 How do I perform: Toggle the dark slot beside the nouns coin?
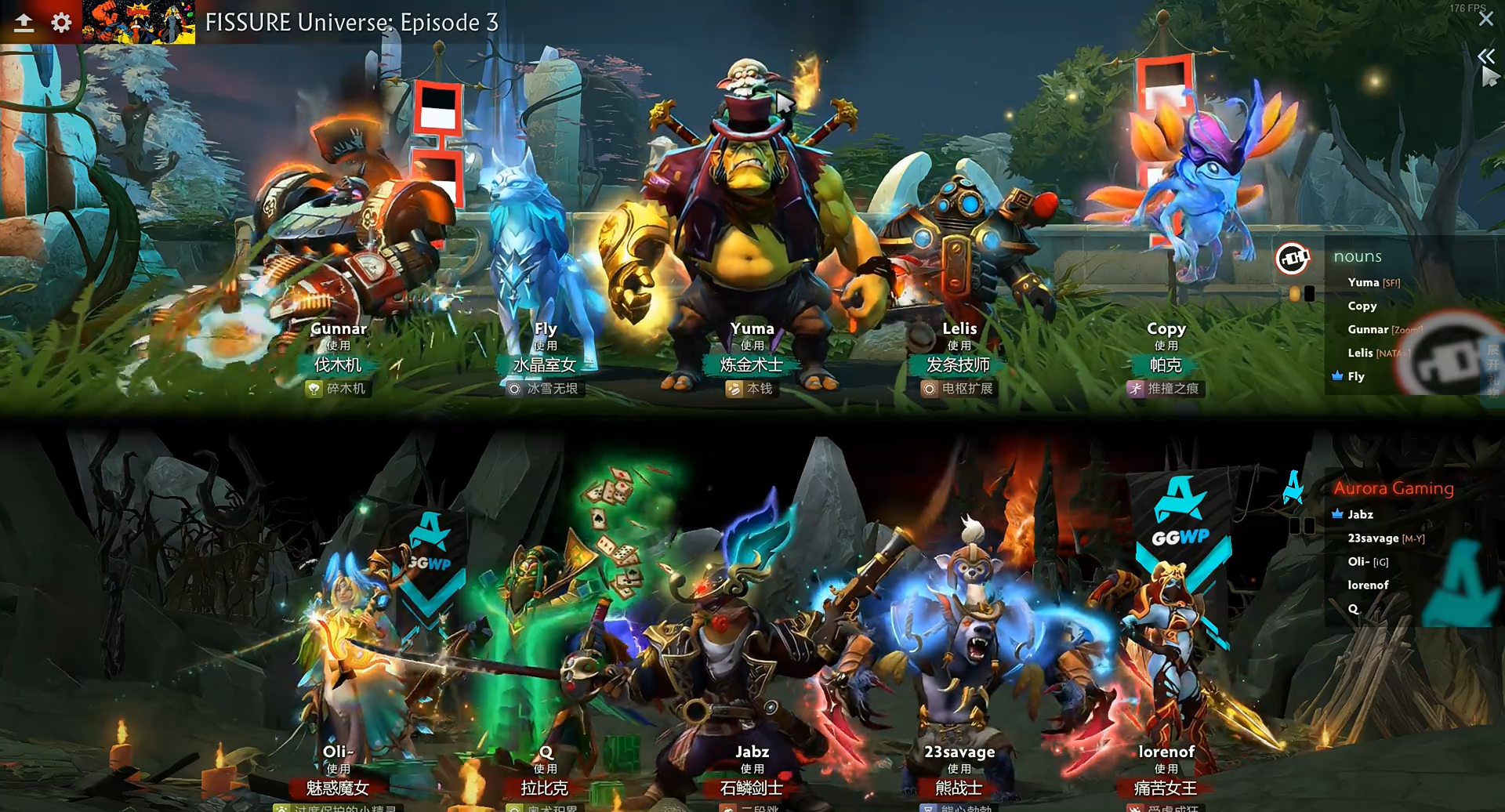[1309, 293]
